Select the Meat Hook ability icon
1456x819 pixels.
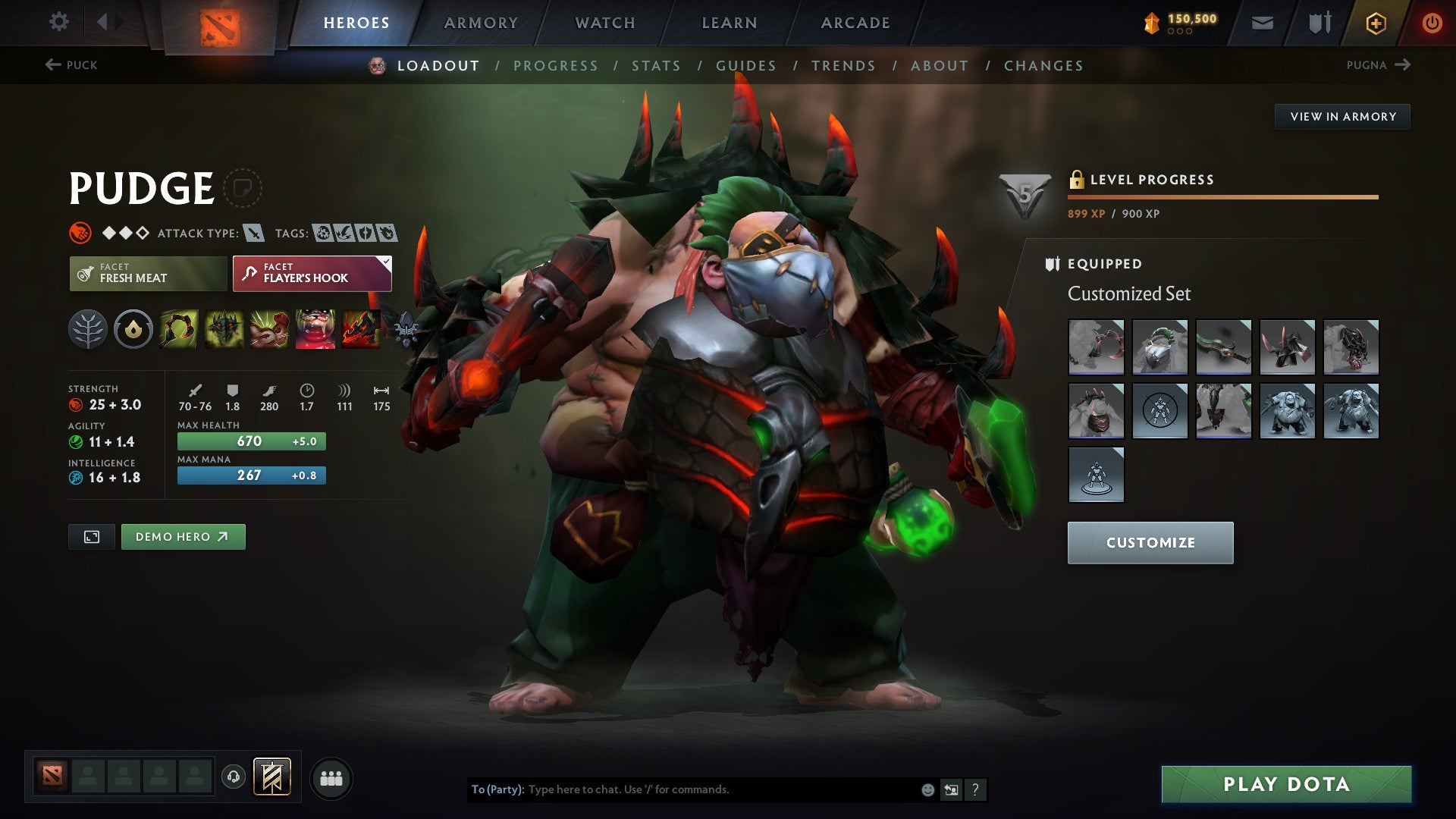pos(178,328)
